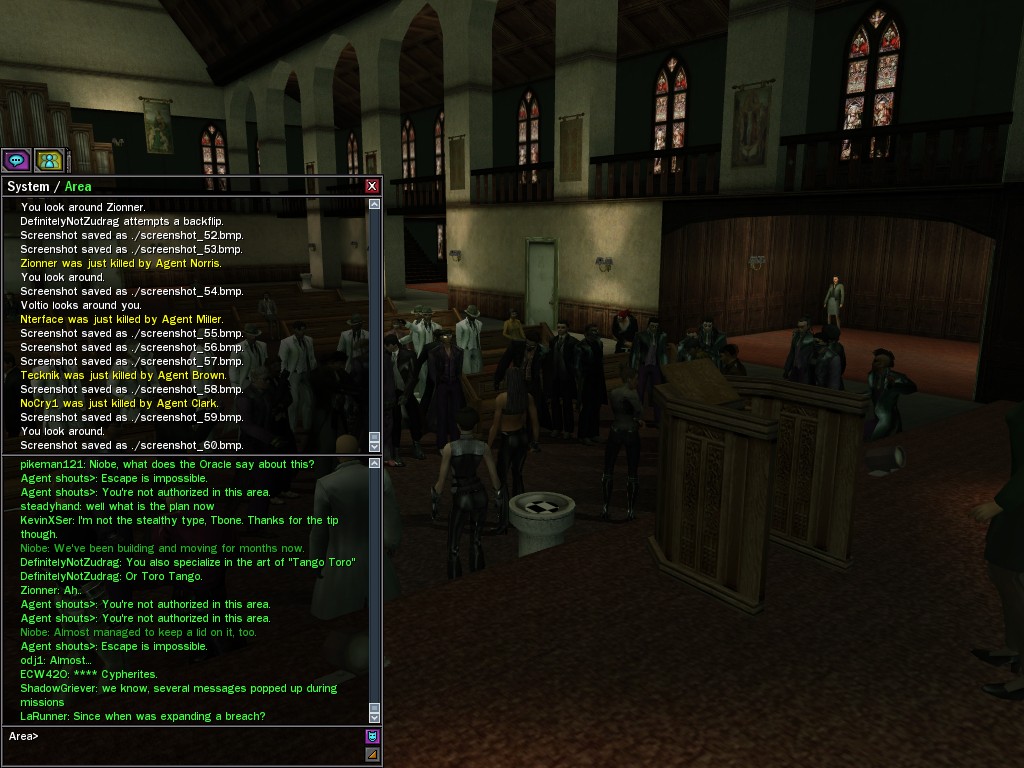The image size is (1024, 768).
Task: Select the Area channel label in chat header
Action: (78, 187)
